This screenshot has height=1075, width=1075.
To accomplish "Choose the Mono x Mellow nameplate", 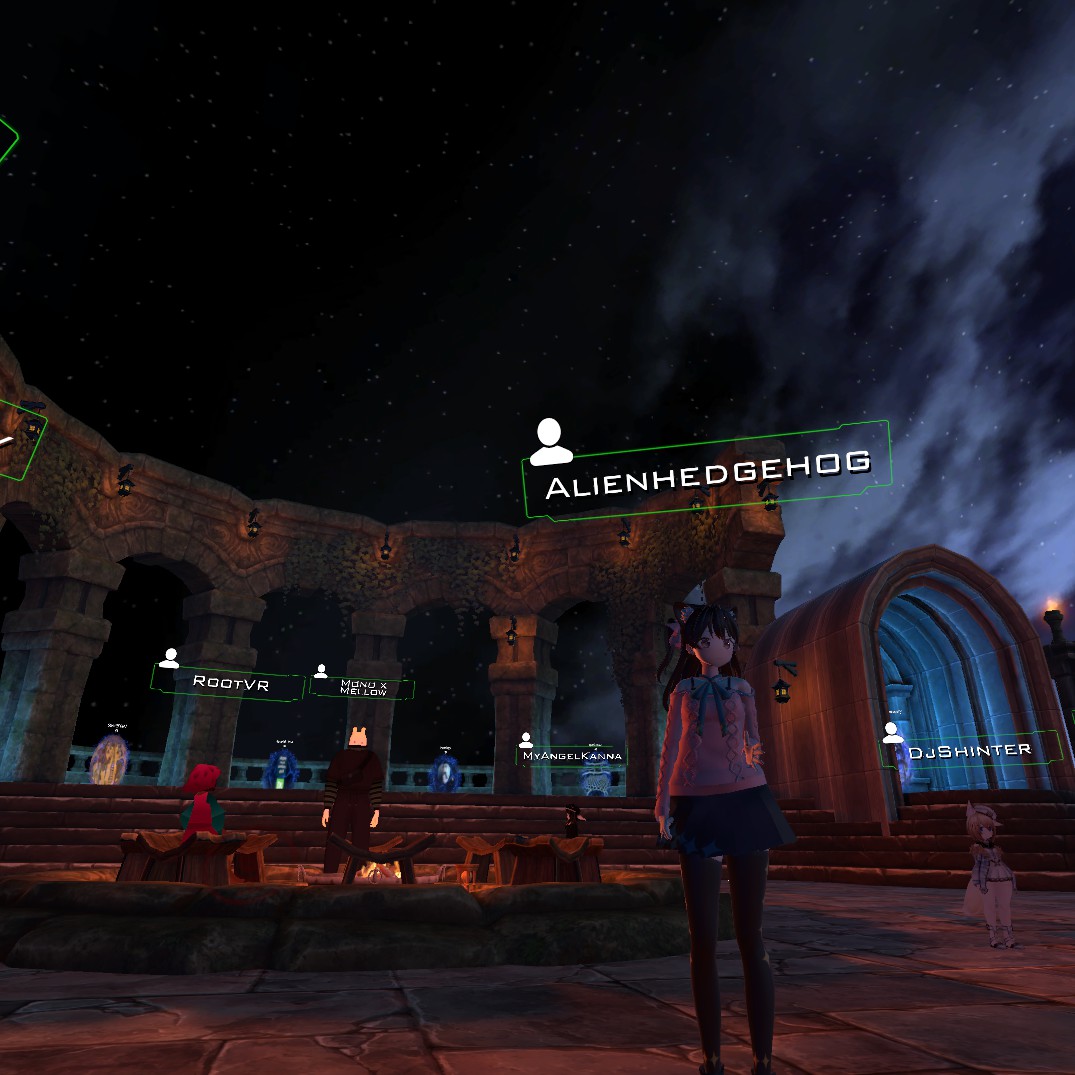I will tap(363, 687).
